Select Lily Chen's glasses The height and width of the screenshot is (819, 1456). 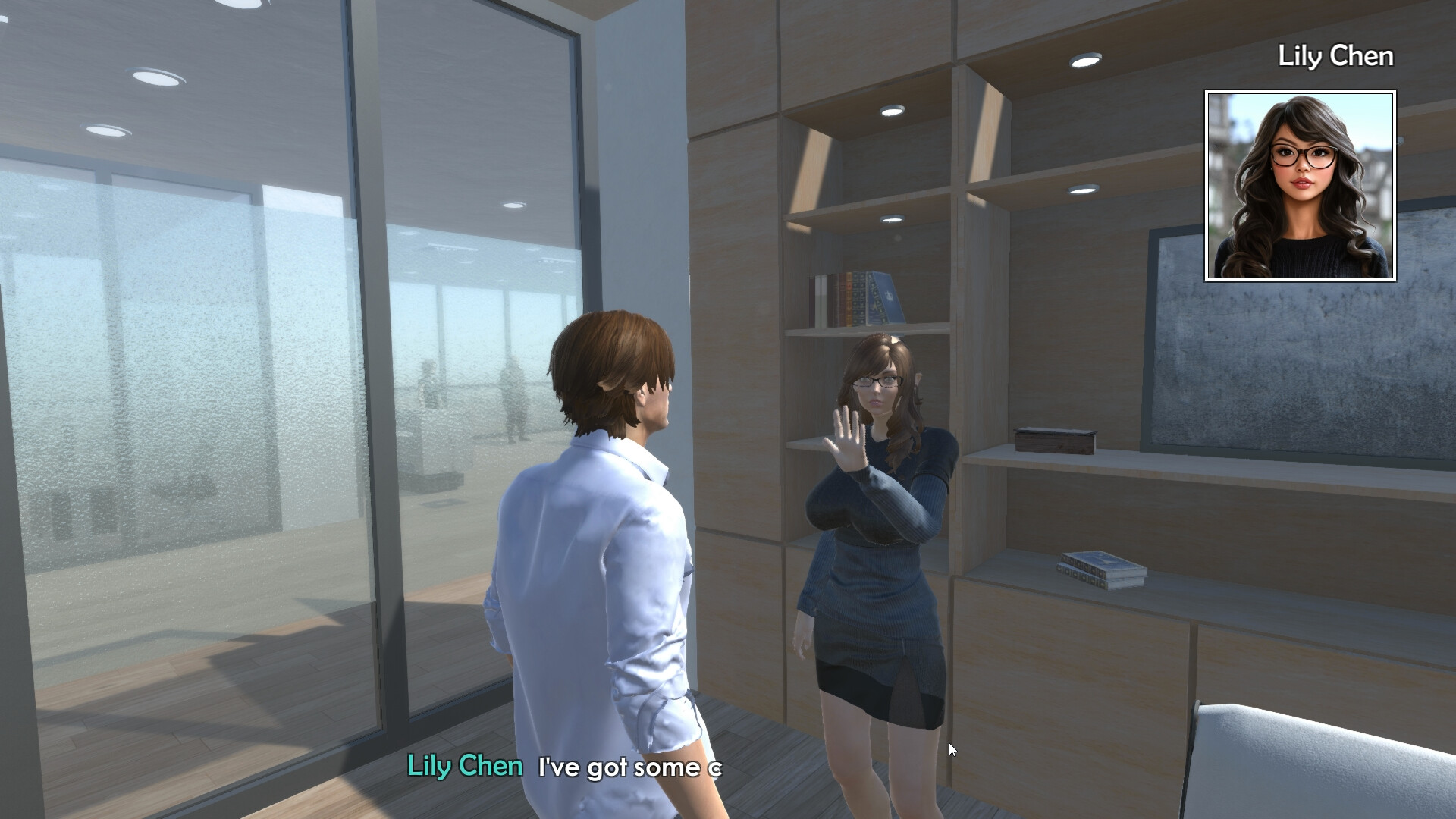pos(876,382)
